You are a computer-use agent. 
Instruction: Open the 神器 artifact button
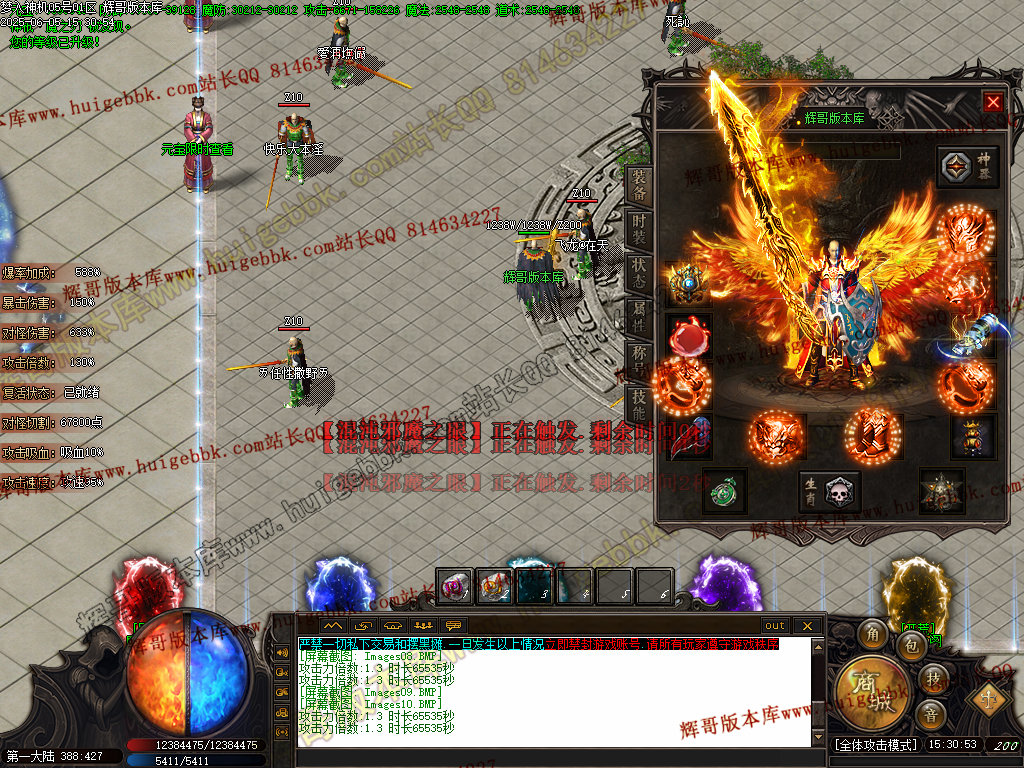[x=968, y=166]
